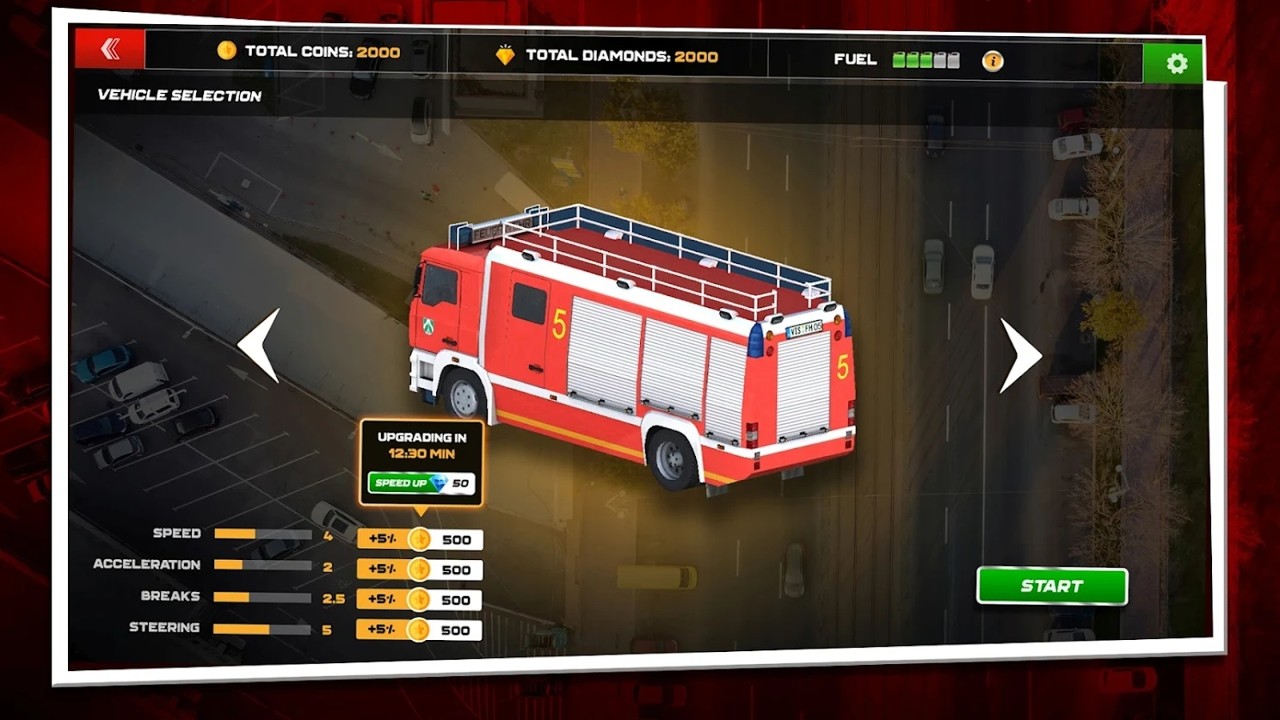This screenshot has height=720, width=1280.
Task: Browse to the next vehicle with the right arrow
Action: point(1020,355)
